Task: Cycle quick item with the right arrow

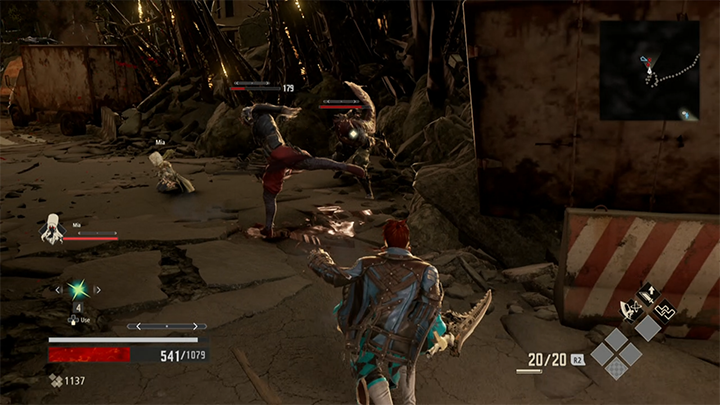Action: point(97,290)
